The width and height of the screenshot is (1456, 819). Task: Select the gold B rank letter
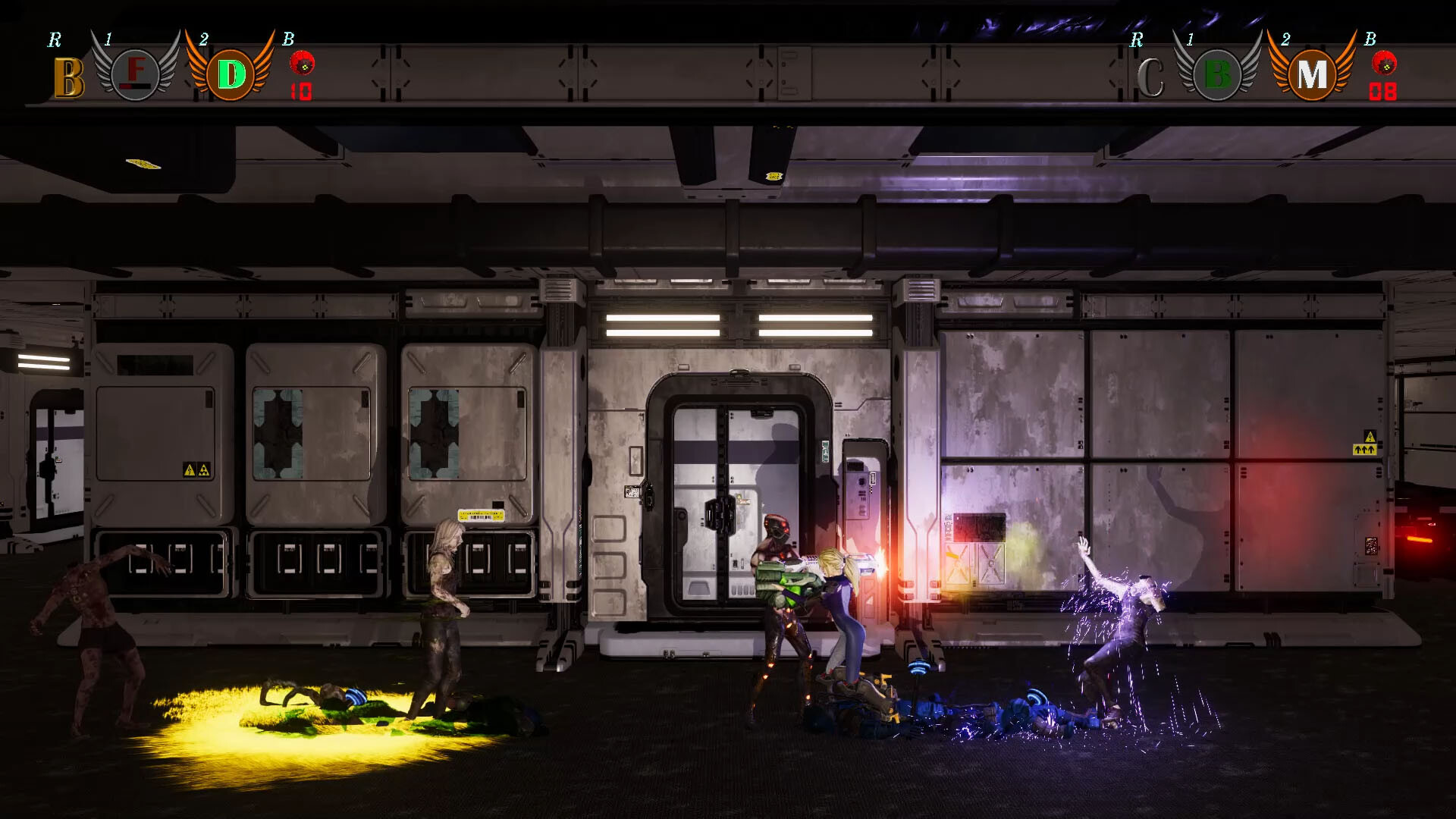[x=68, y=76]
